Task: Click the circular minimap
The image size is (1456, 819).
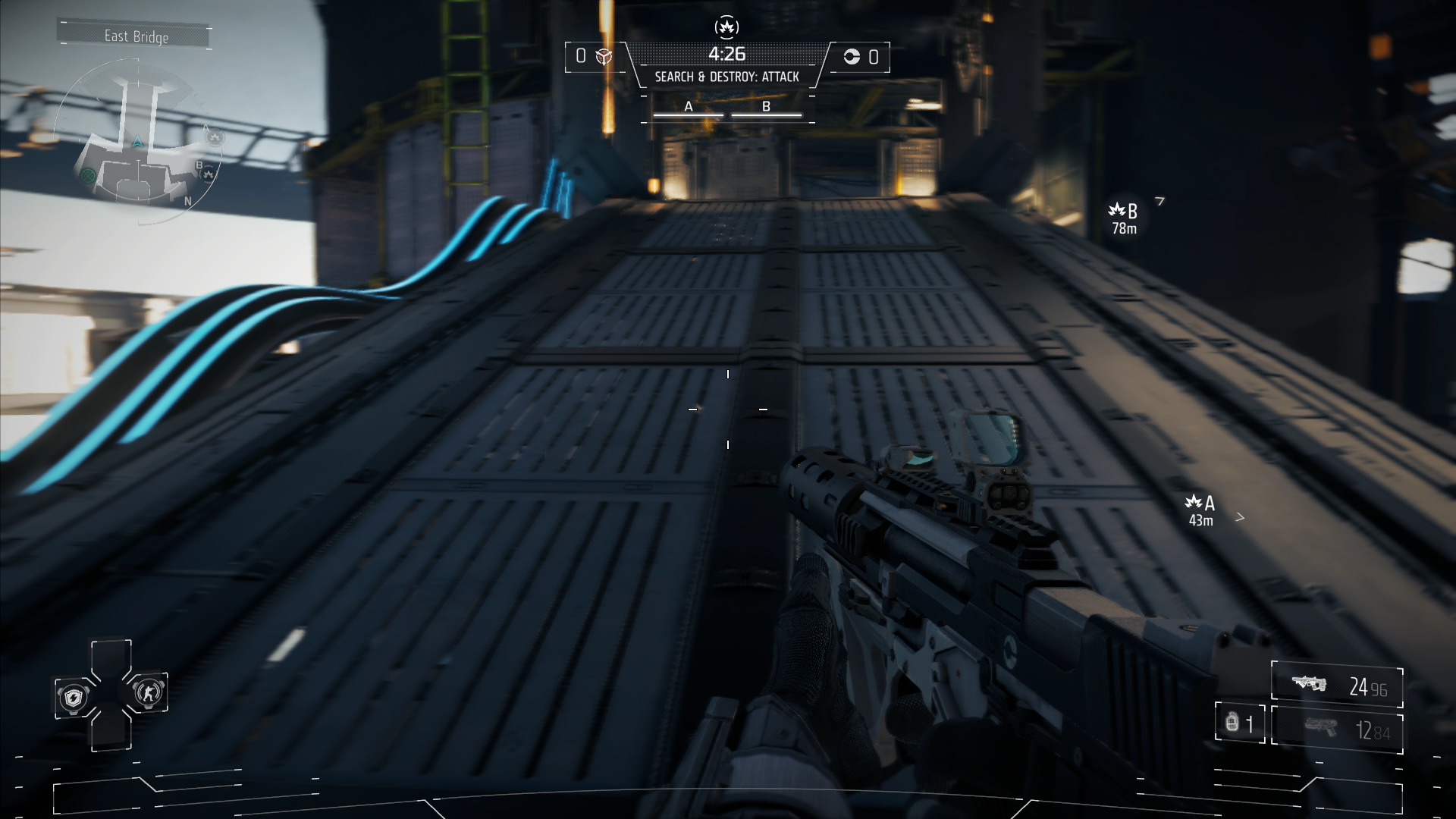Action: (138, 142)
